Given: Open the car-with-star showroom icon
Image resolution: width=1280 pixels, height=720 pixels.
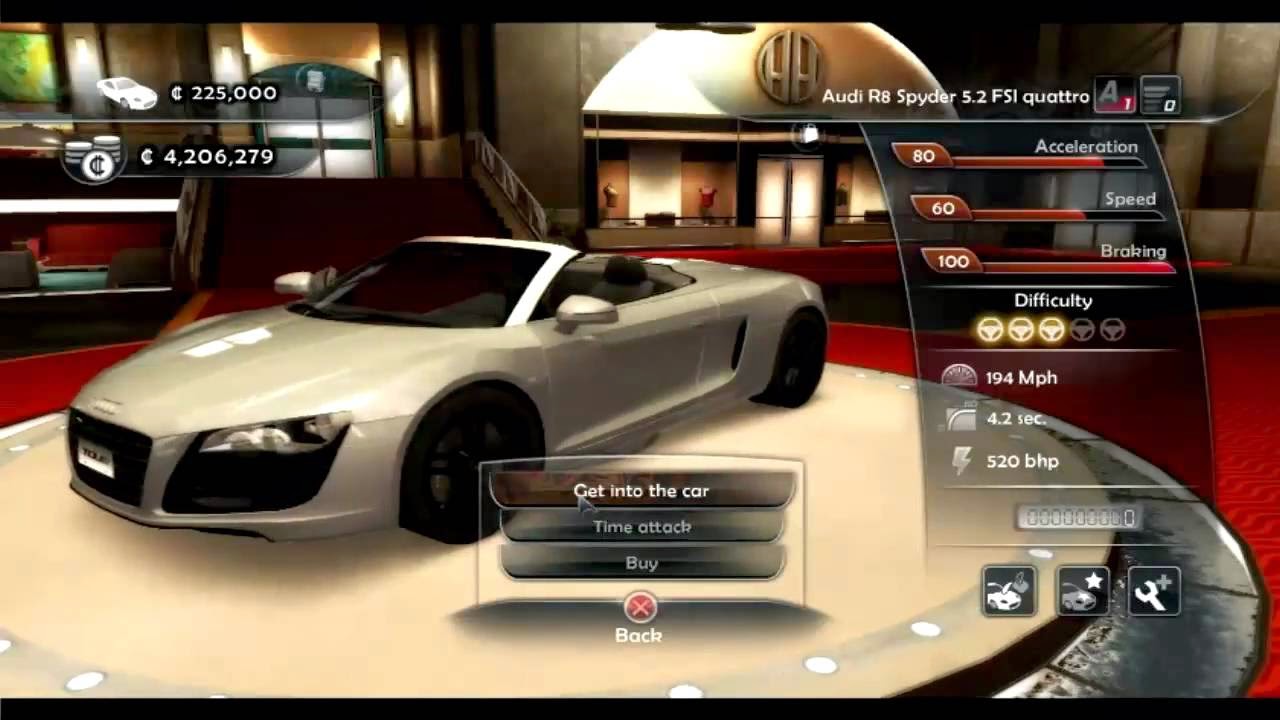Looking at the screenshot, I should pos(1081,591).
